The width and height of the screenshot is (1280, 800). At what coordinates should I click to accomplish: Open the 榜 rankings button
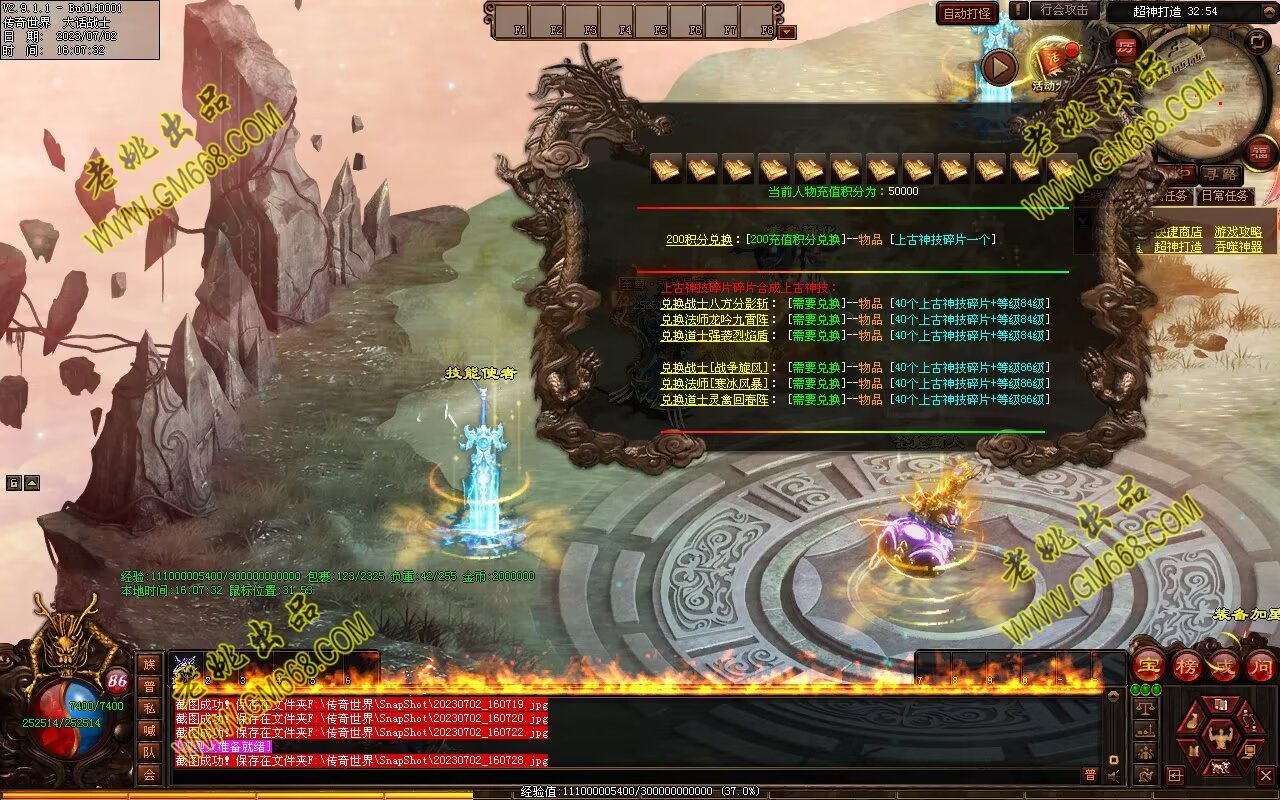click(x=1186, y=665)
